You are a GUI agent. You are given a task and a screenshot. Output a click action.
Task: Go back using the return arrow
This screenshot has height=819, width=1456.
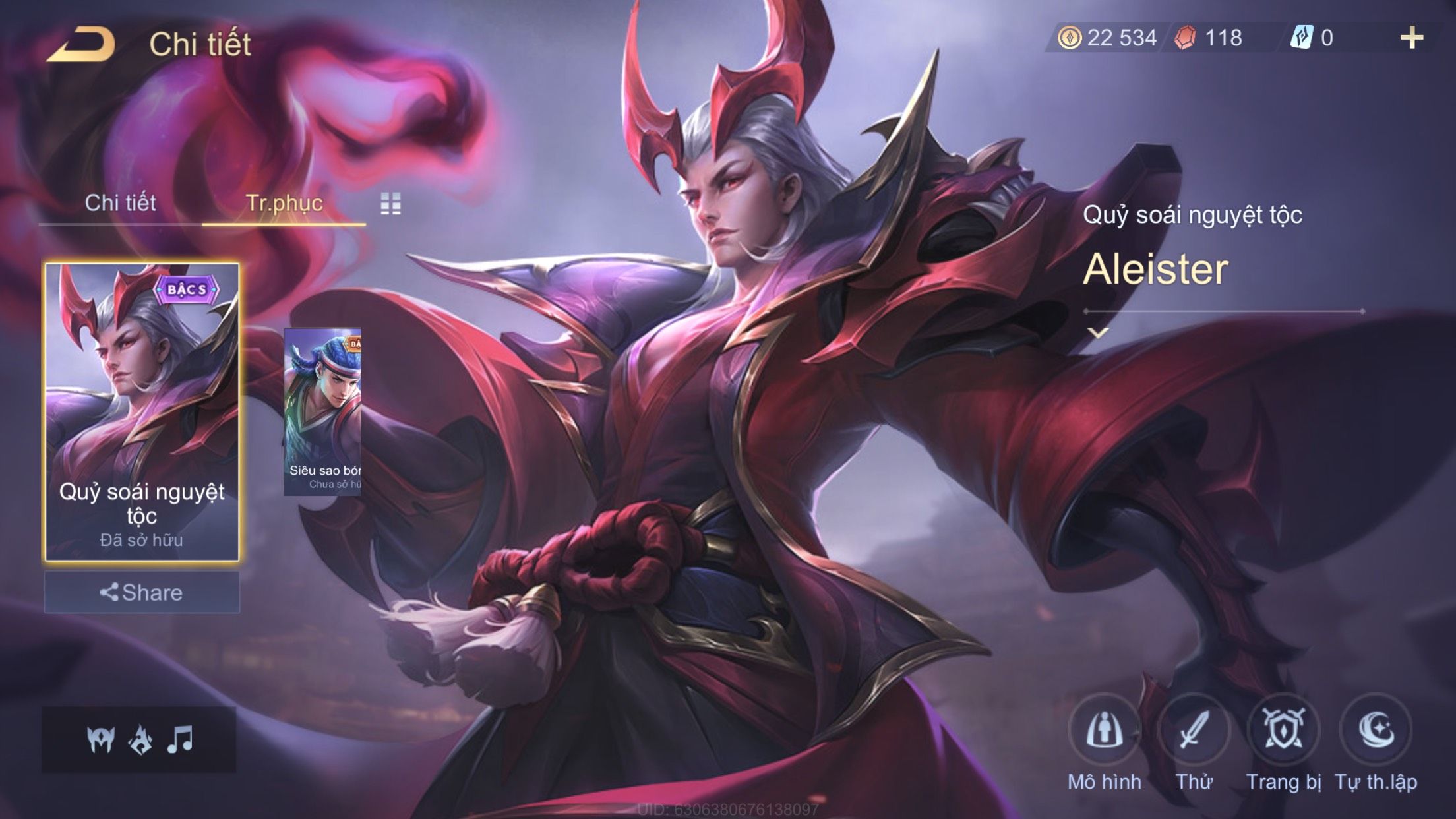click(x=81, y=45)
